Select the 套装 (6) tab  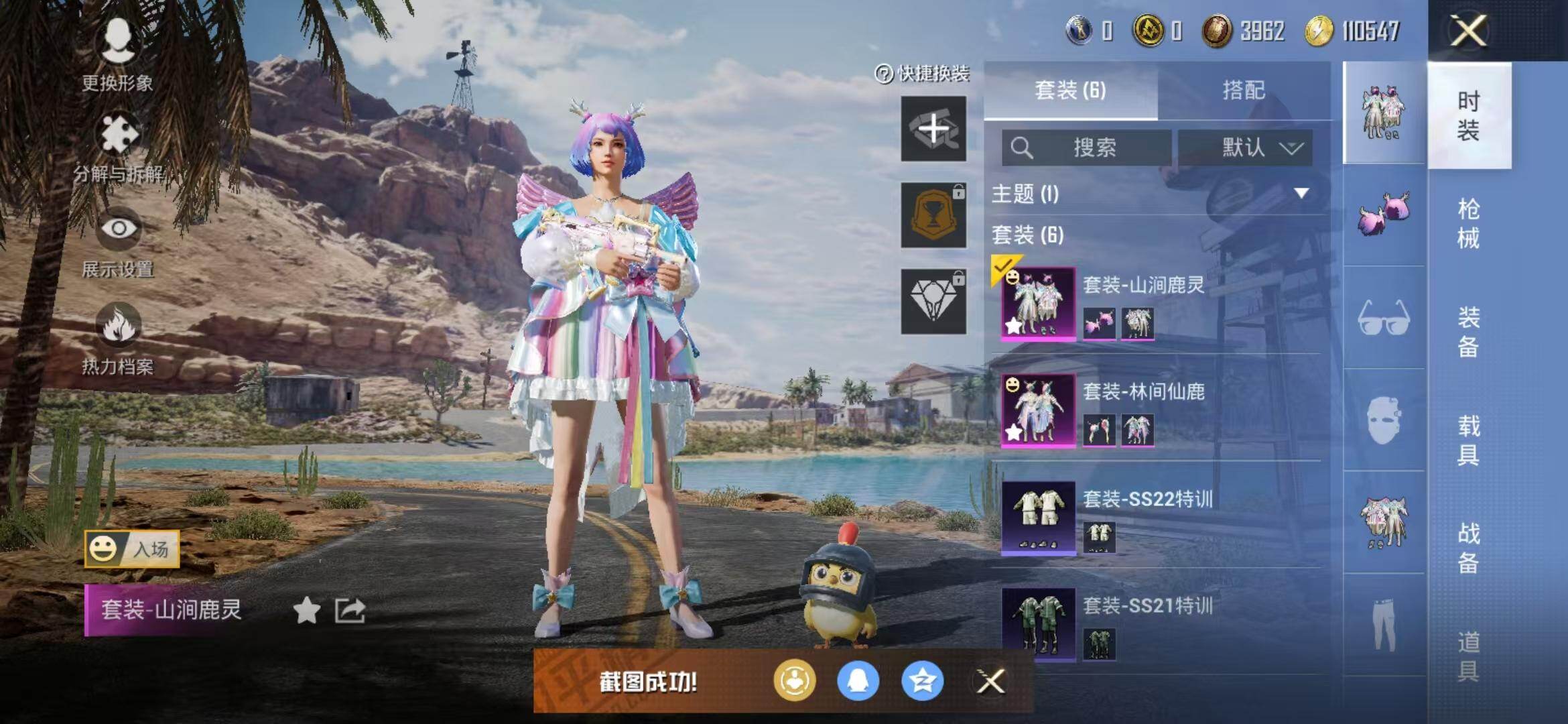click(x=1070, y=90)
